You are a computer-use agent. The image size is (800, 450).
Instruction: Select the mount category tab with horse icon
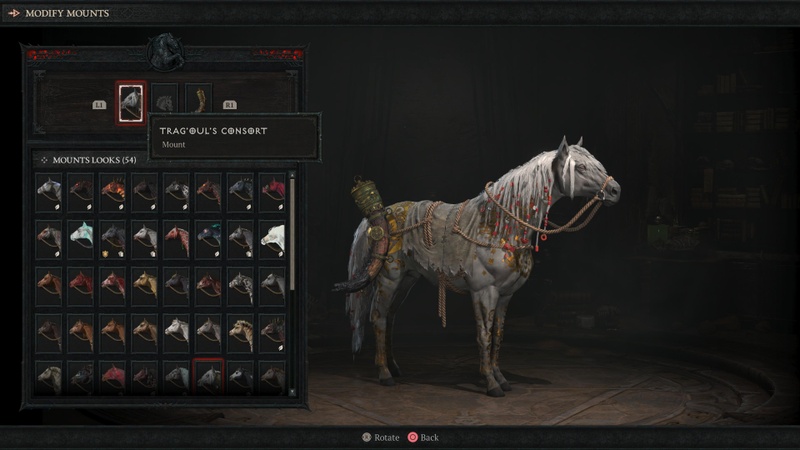[x=131, y=101]
